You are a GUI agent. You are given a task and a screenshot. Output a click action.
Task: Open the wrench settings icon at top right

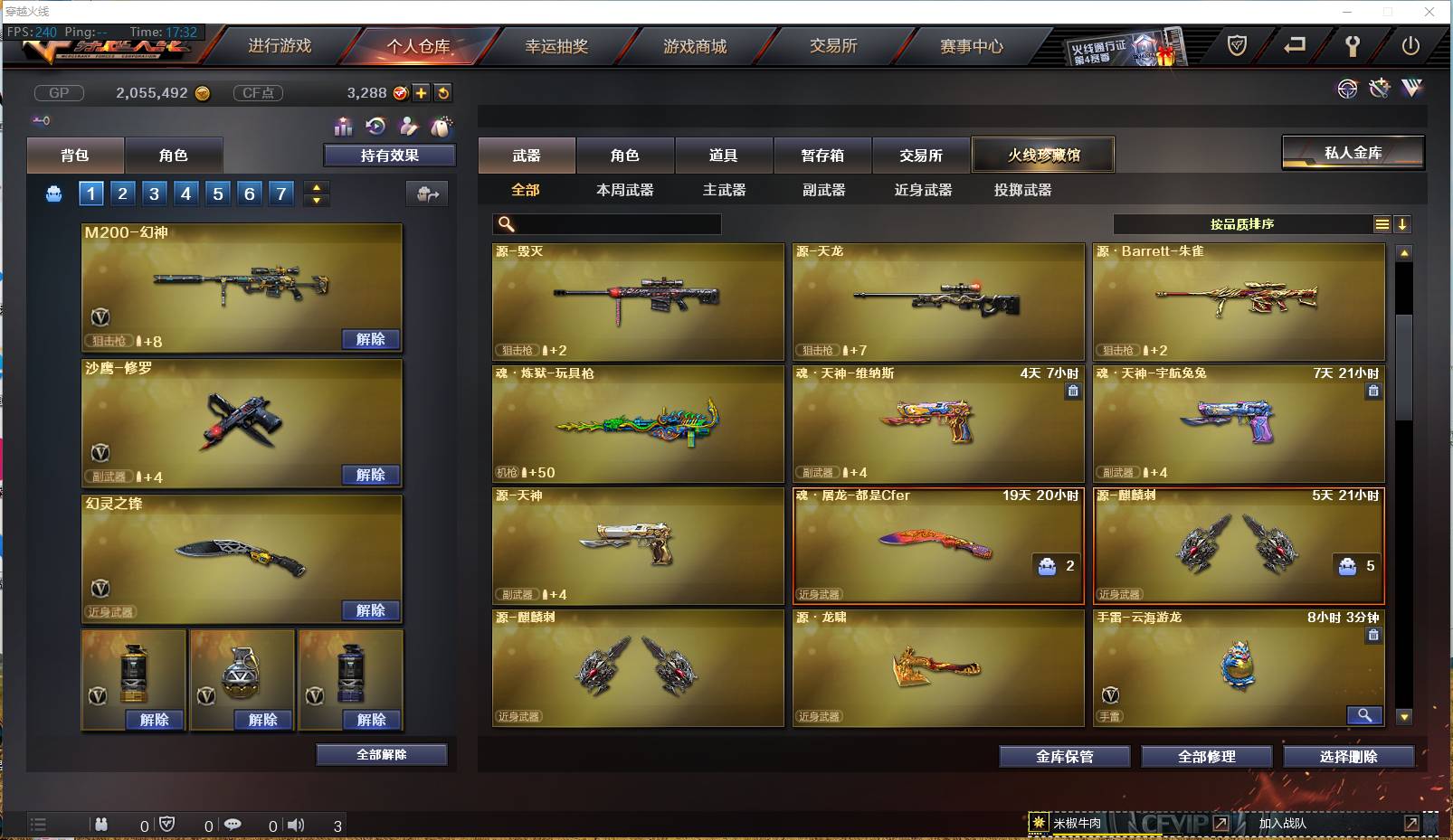[x=1379, y=88]
